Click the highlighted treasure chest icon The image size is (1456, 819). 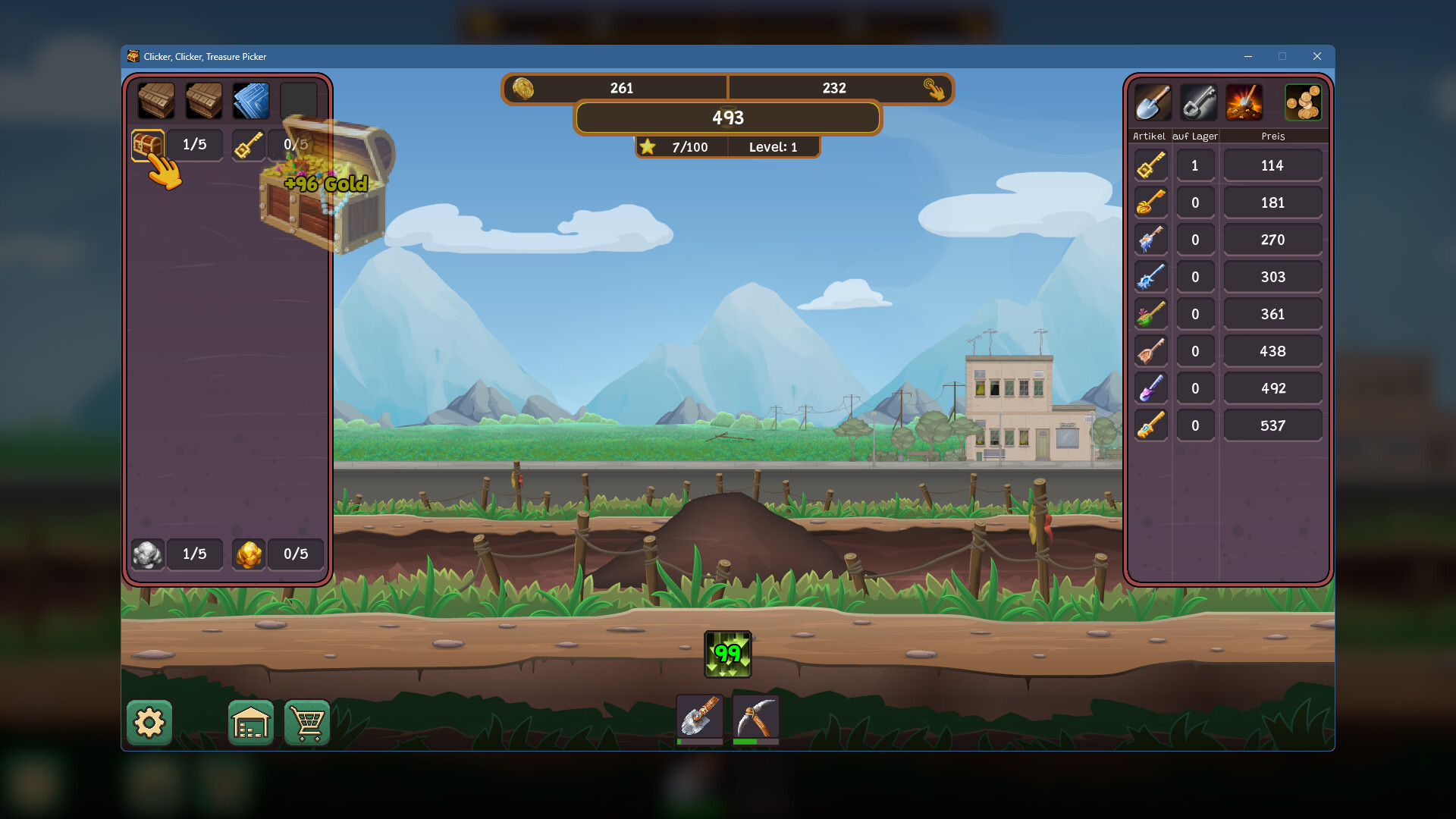pos(148,145)
